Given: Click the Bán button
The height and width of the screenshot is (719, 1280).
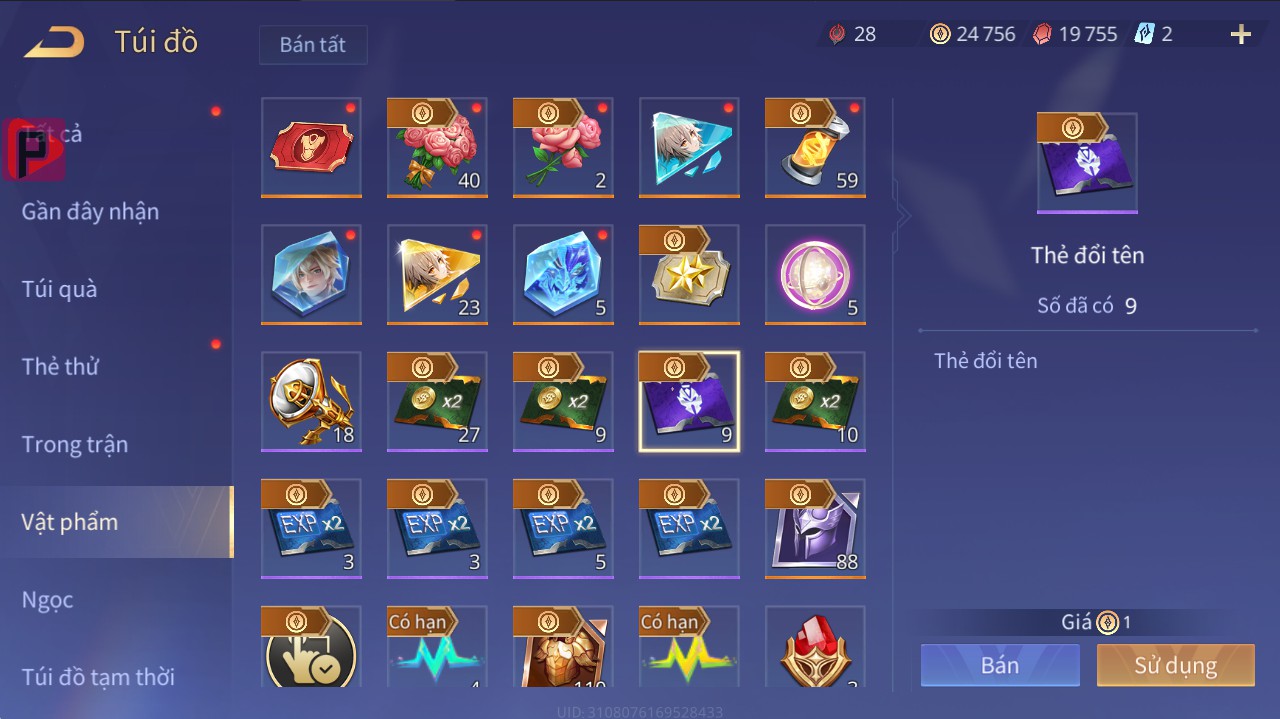Looking at the screenshot, I should 1000,665.
